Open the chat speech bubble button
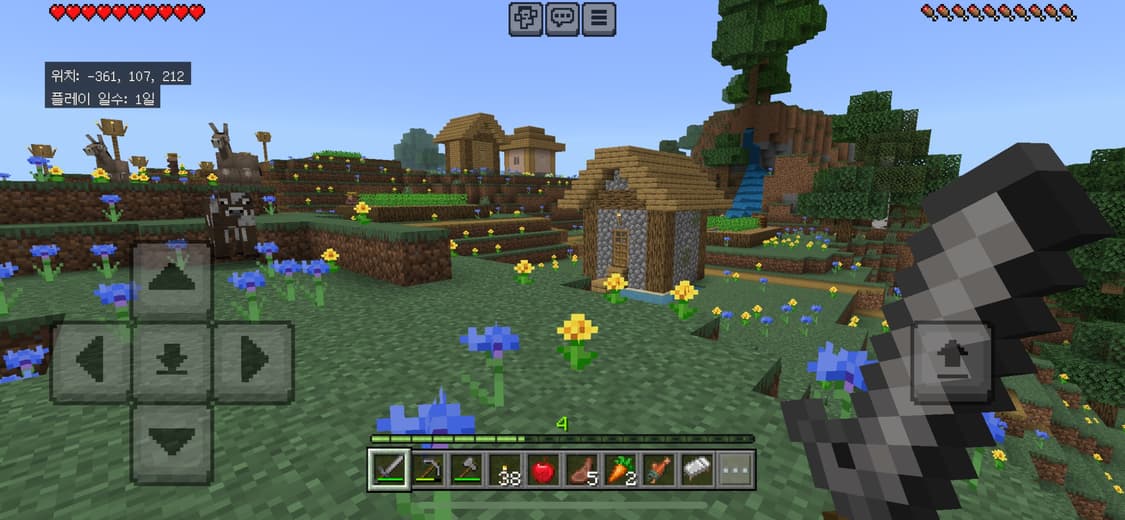 (563, 19)
